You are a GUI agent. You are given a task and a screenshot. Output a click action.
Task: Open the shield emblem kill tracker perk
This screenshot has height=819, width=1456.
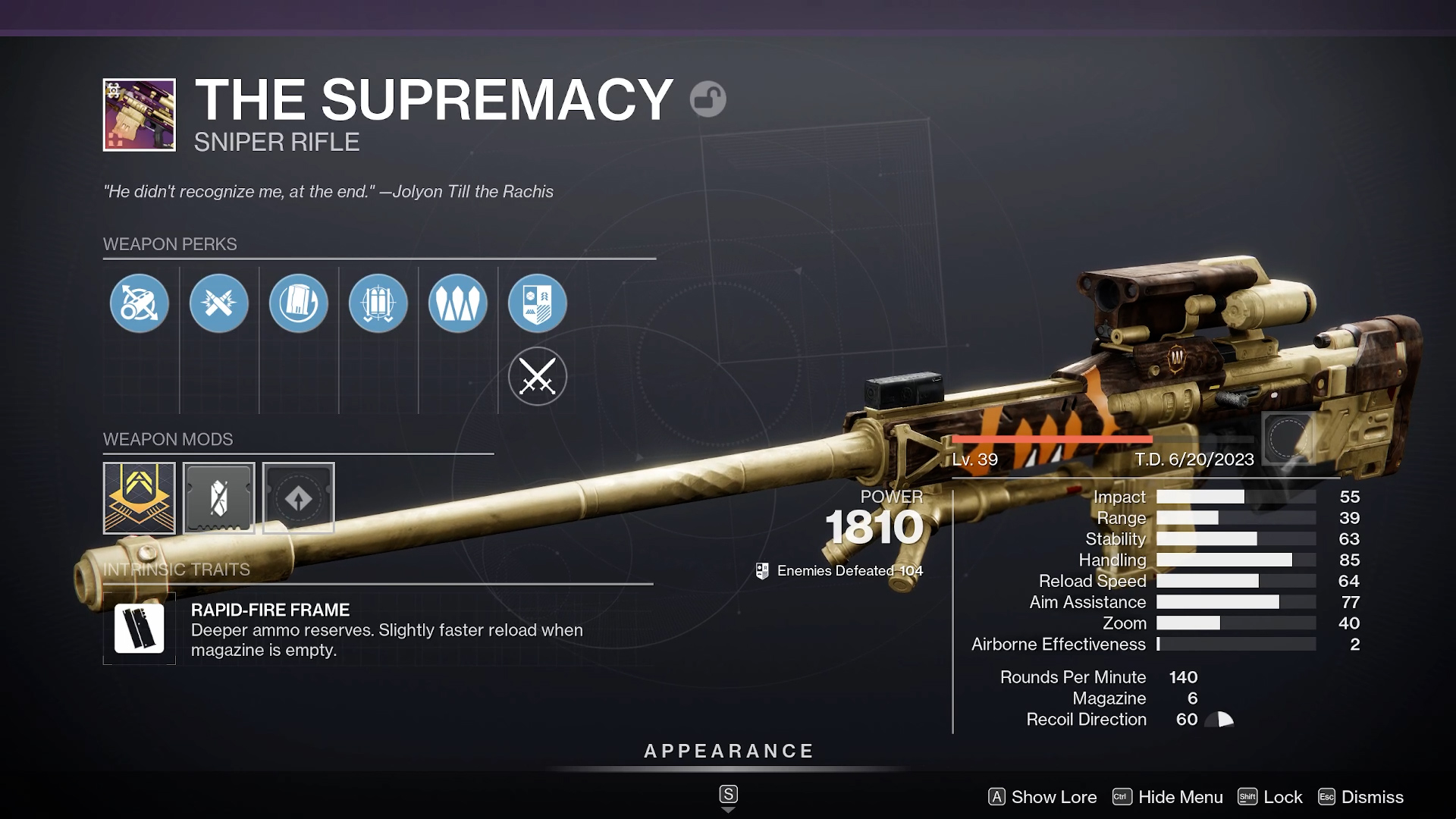click(538, 303)
